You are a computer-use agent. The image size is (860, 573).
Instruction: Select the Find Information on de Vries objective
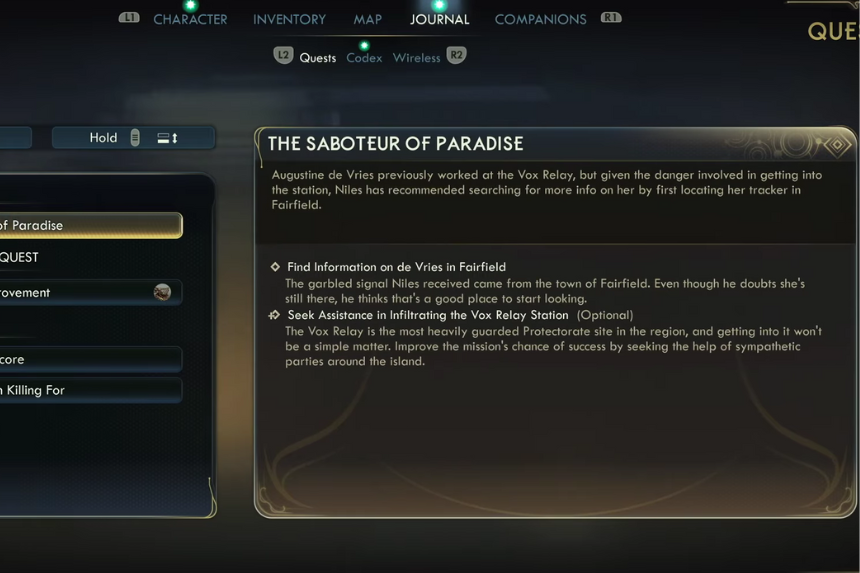[396, 267]
